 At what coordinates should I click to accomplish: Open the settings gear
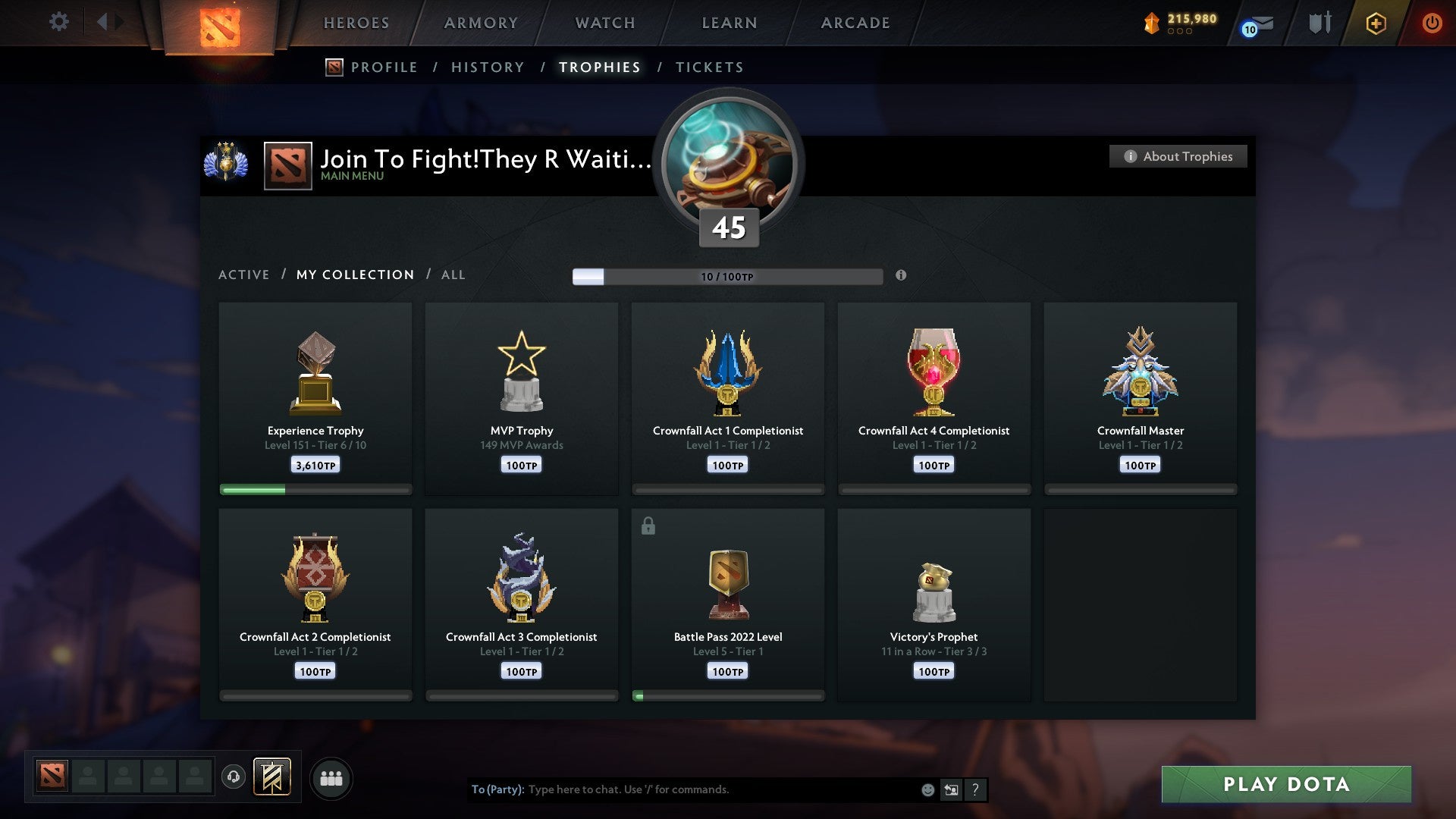58,22
